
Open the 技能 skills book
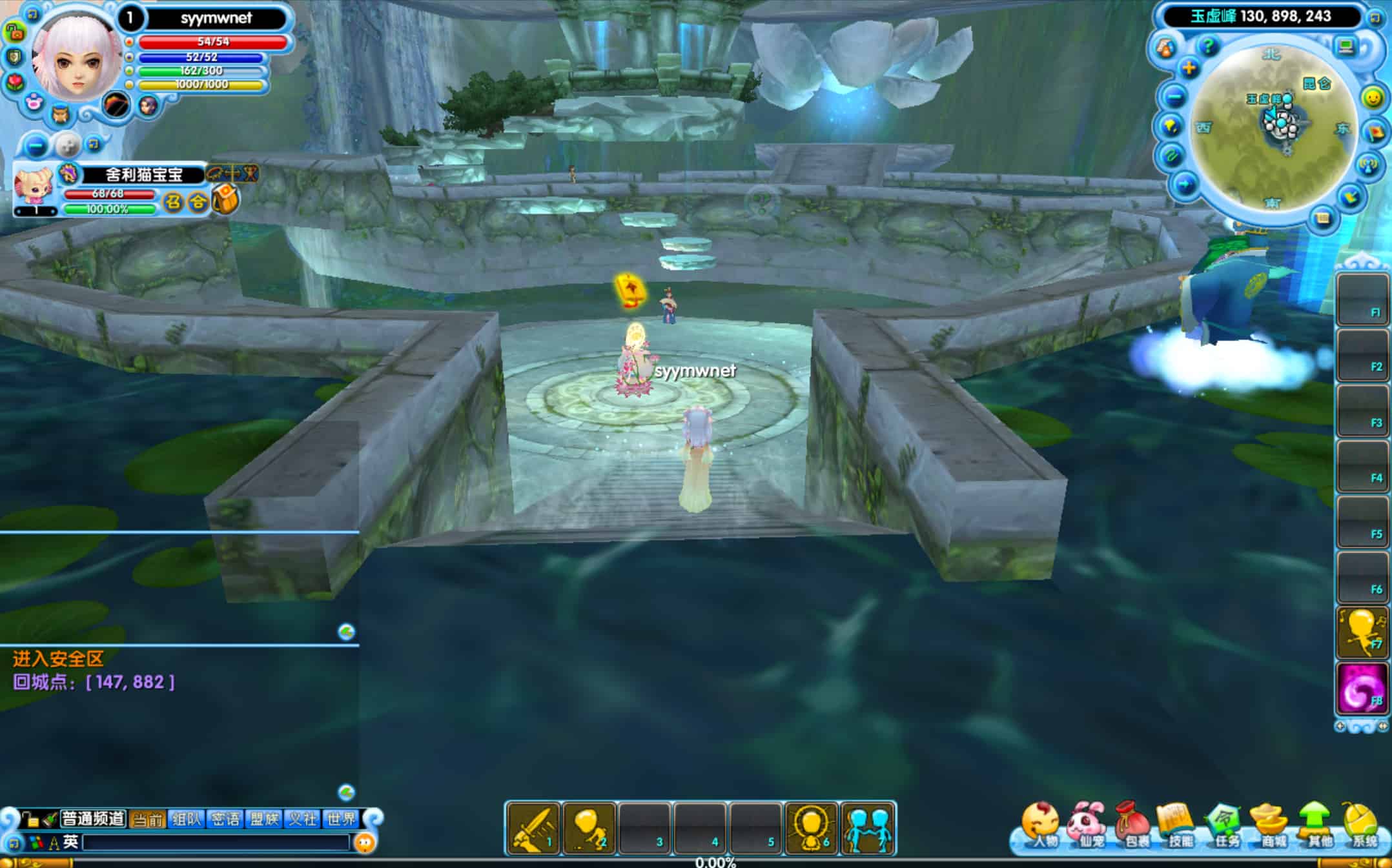tap(1179, 825)
